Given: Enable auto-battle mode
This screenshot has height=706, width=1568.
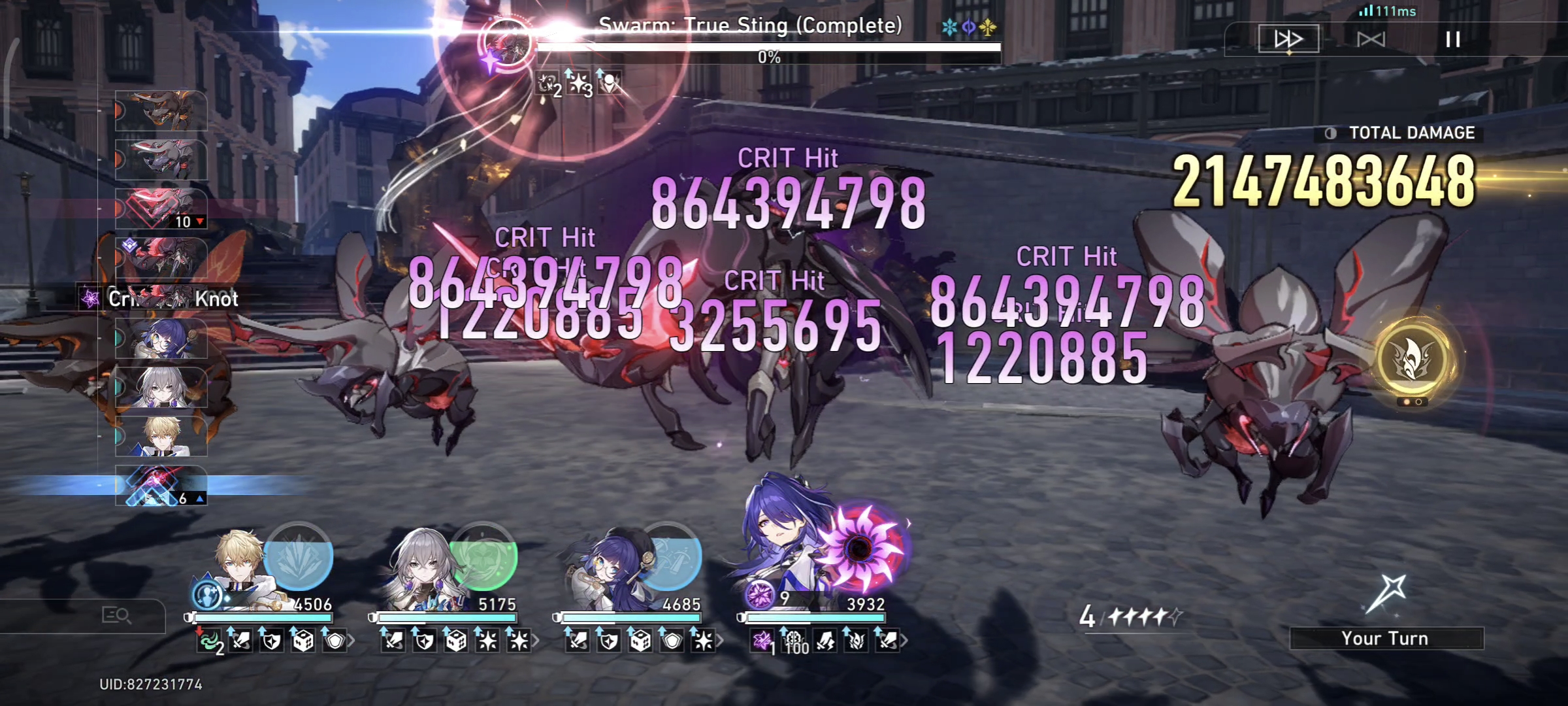Looking at the screenshot, I should coord(1371,39).
